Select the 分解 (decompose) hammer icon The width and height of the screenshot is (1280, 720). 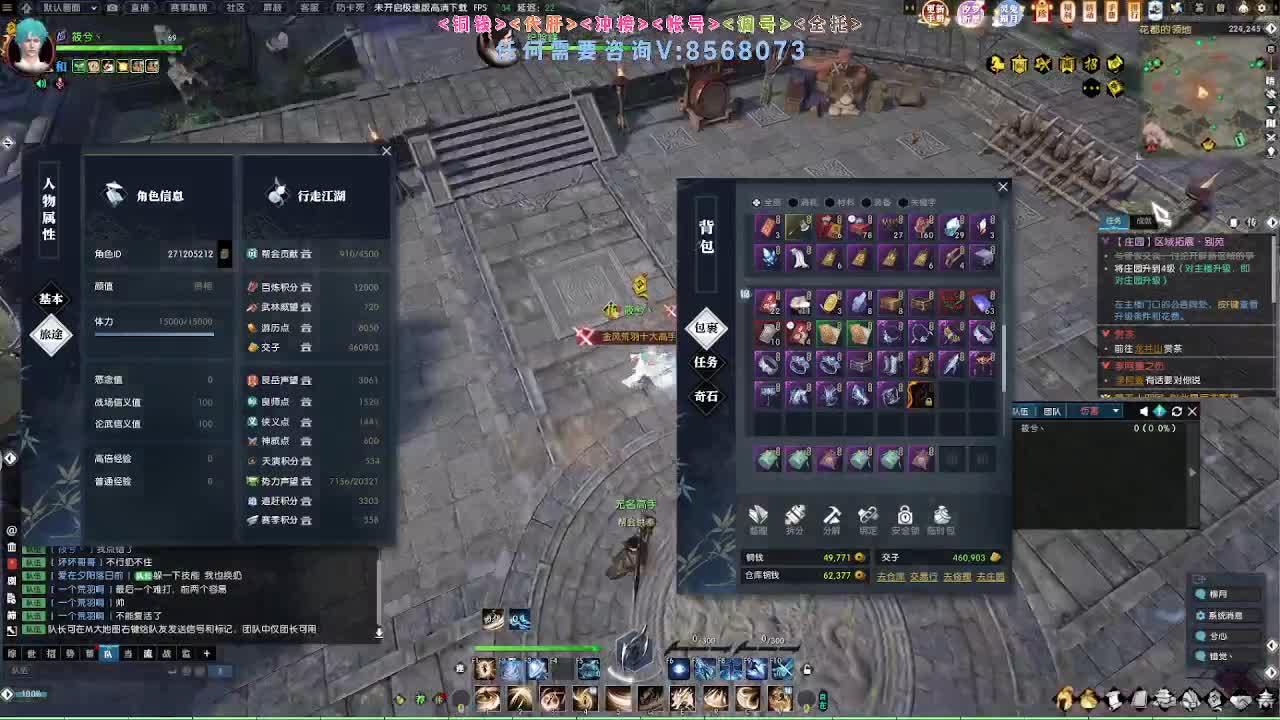click(832, 514)
